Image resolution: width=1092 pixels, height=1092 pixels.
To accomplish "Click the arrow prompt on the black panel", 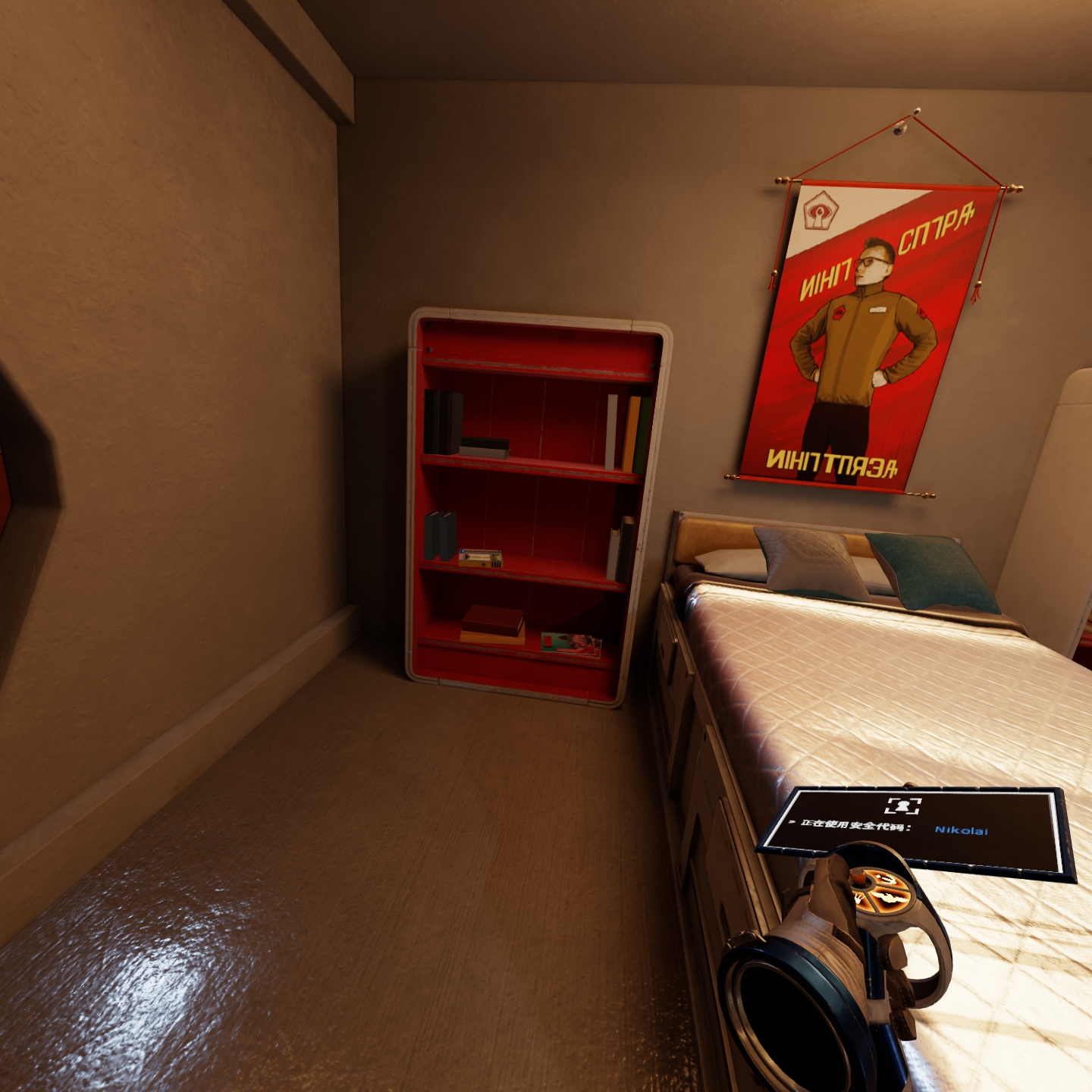I will 792,822.
